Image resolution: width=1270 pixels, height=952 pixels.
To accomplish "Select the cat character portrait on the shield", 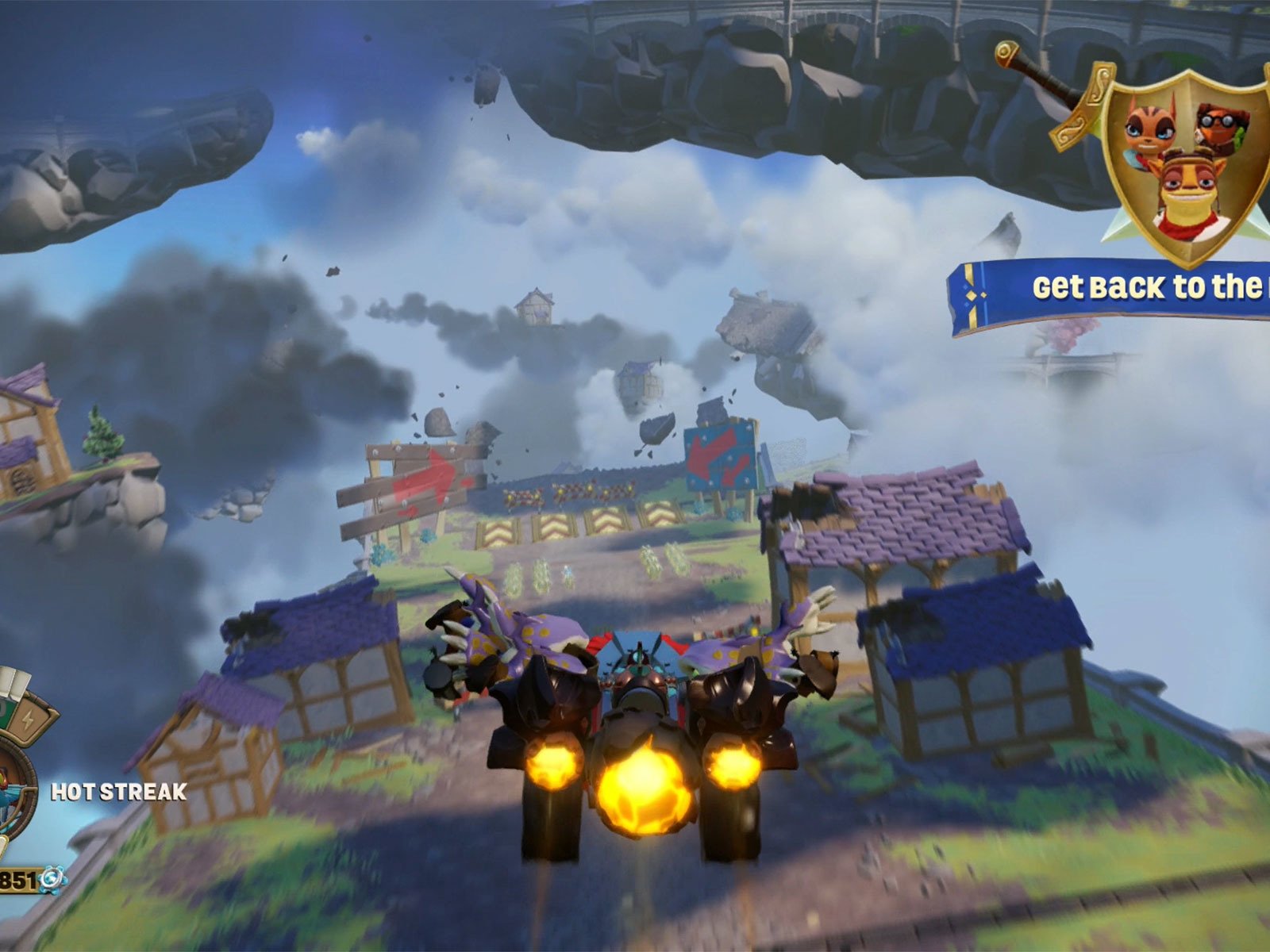I will click(1149, 127).
